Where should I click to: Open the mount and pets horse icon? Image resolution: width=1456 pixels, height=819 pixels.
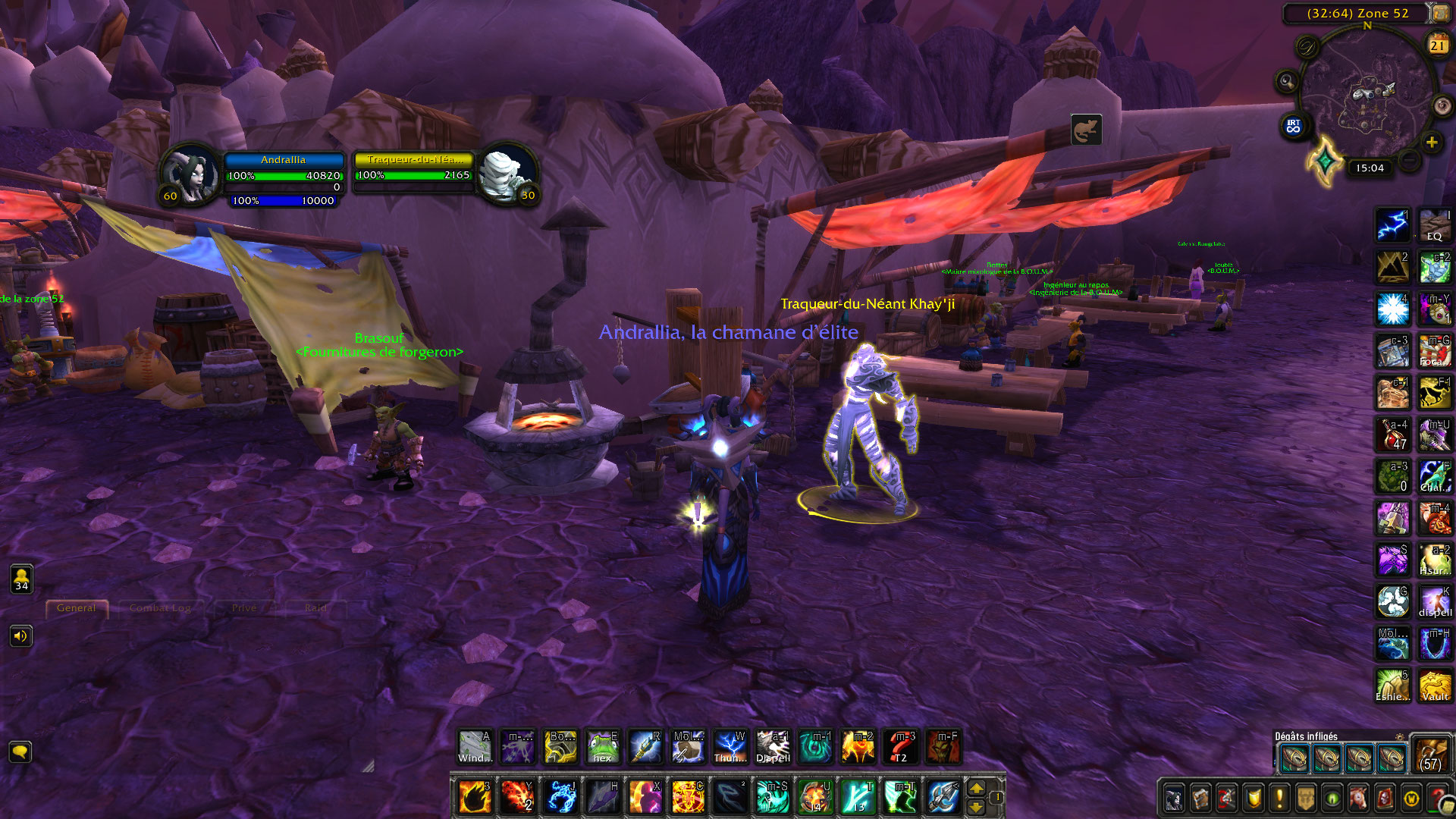pyautogui.click(x=1357, y=797)
